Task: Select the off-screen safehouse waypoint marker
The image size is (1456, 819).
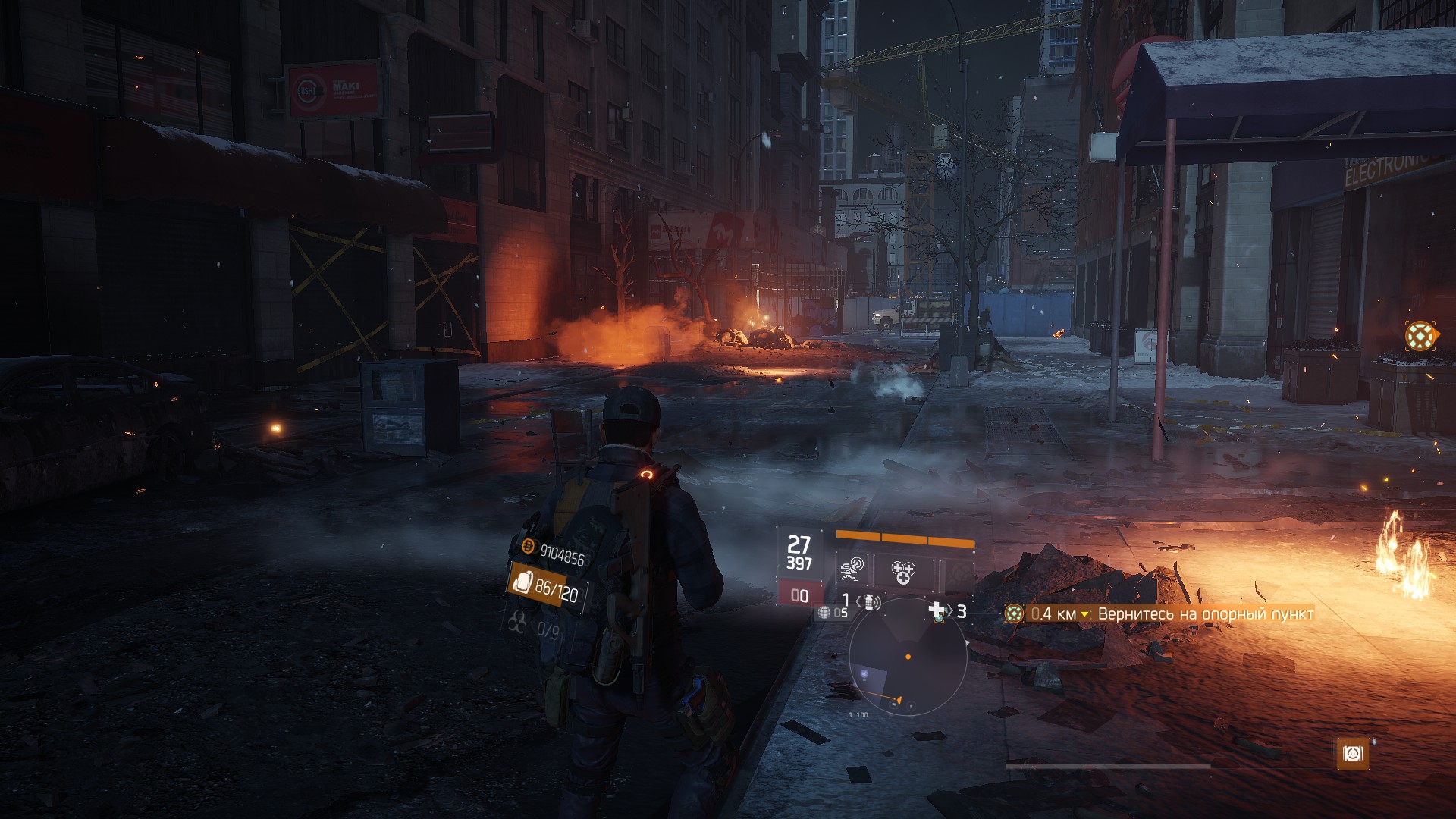Action: click(x=1420, y=336)
